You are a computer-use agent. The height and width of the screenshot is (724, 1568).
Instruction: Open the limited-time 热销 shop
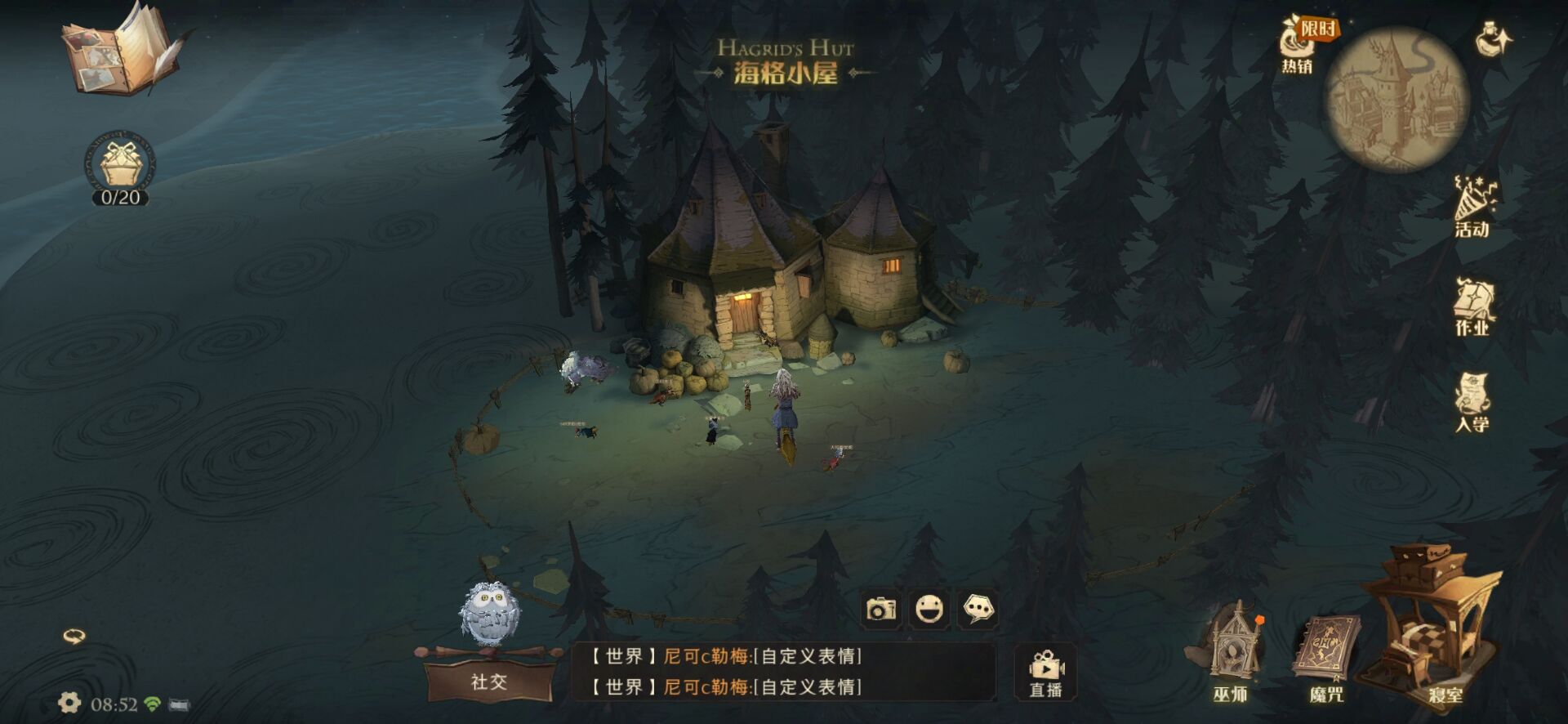point(1300,46)
